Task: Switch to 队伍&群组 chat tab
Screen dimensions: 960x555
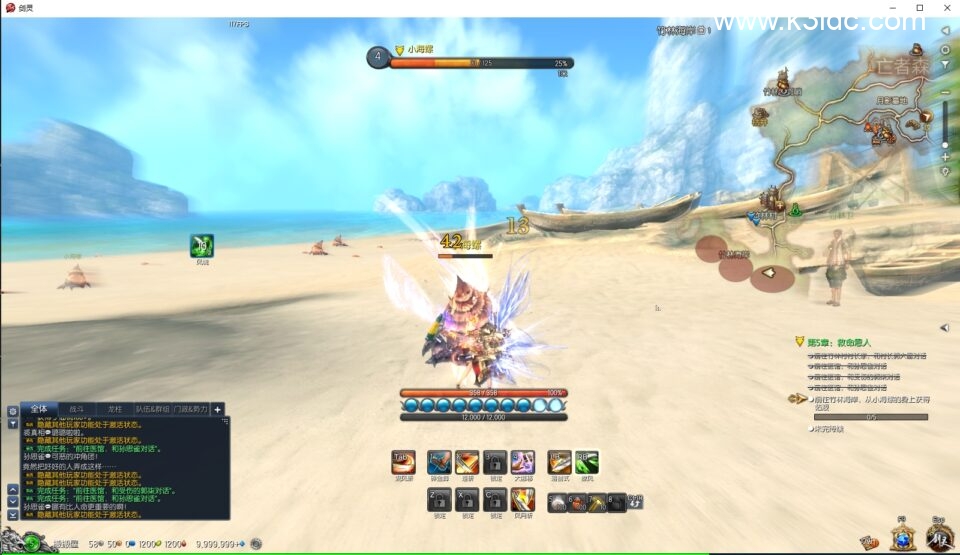Action: (x=152, y=409)
